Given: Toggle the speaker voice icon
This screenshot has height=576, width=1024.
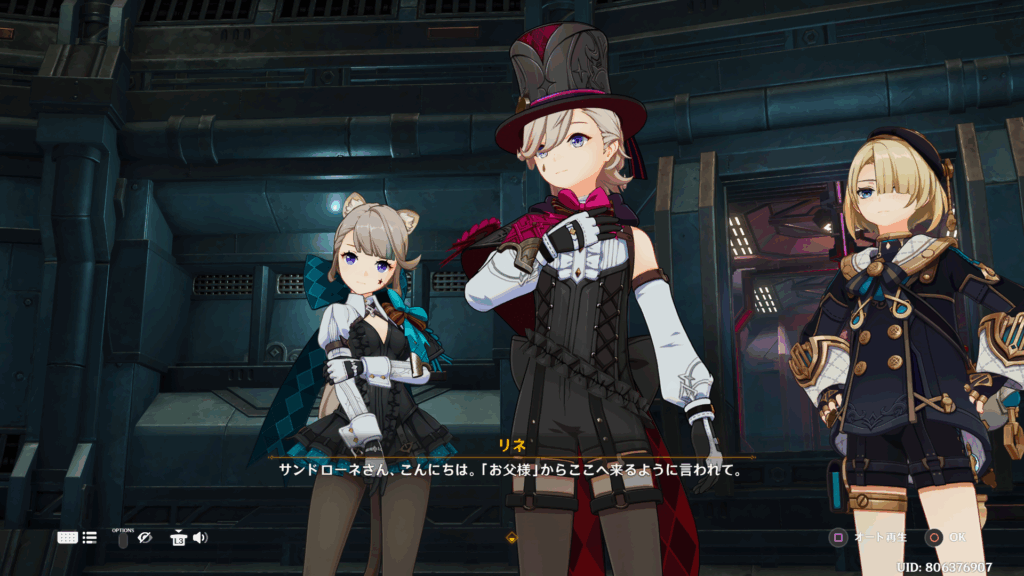Looking at the screenshot, I should click(x=200, y=538).
